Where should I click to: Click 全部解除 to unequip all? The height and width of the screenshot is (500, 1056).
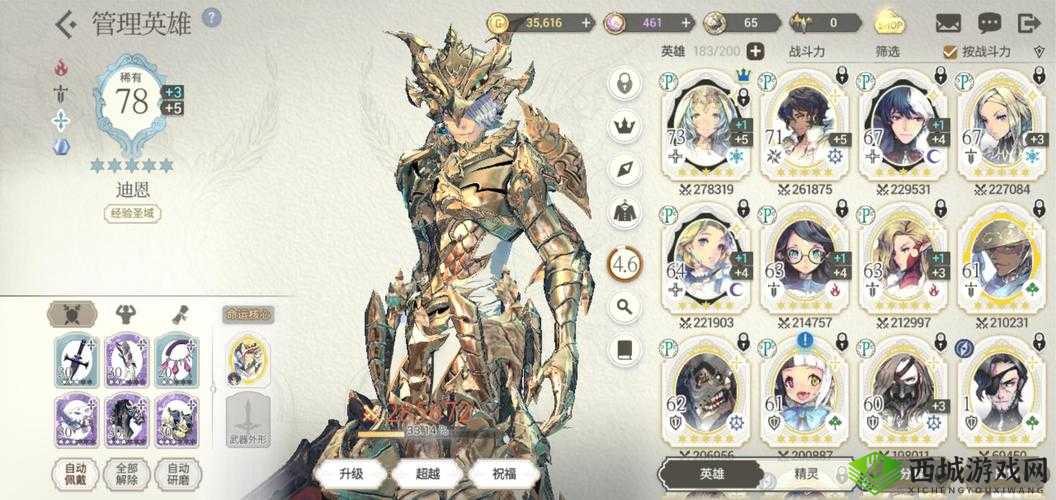127,474
